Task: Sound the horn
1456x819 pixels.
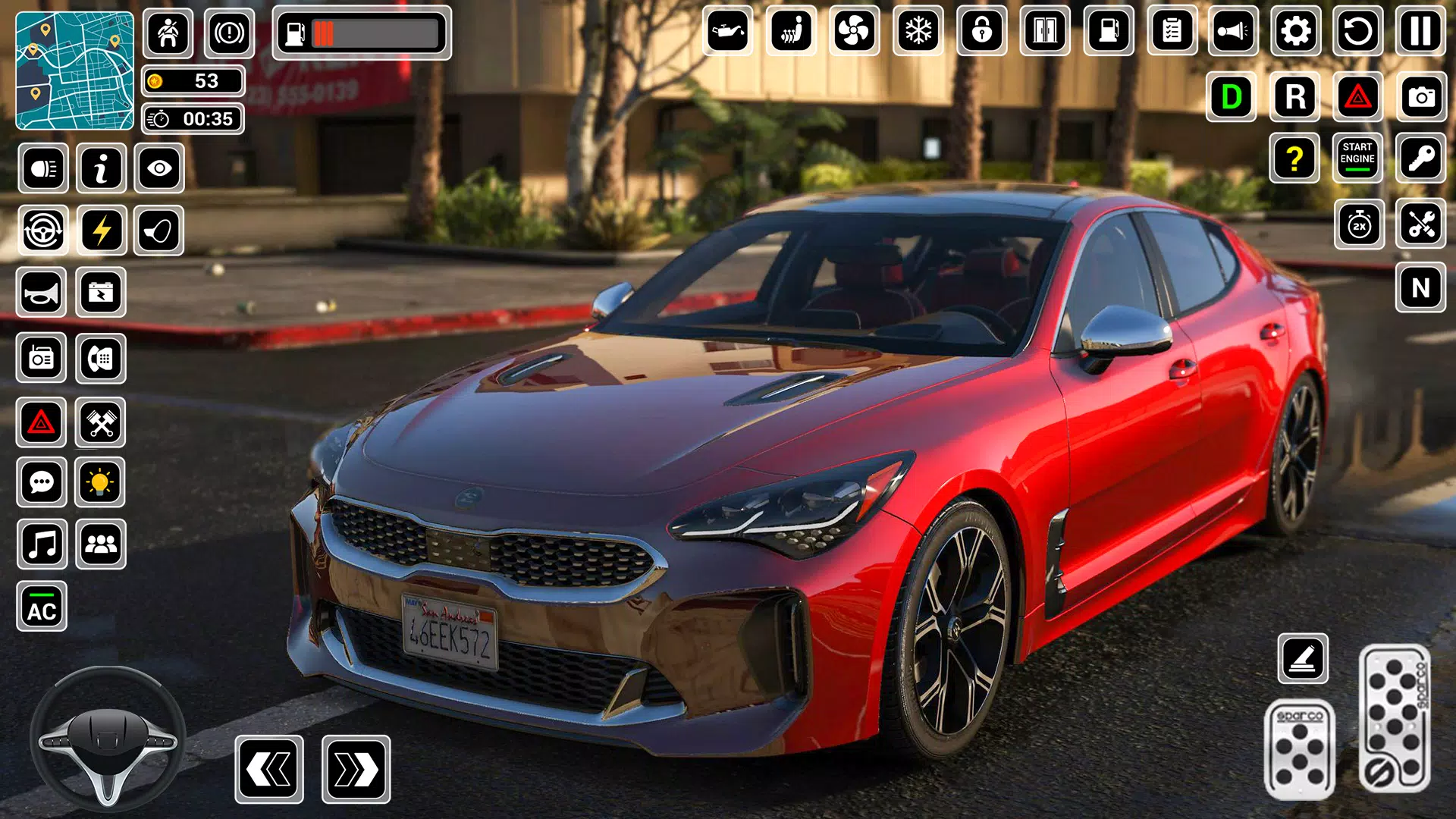Action: coord(42,293)
